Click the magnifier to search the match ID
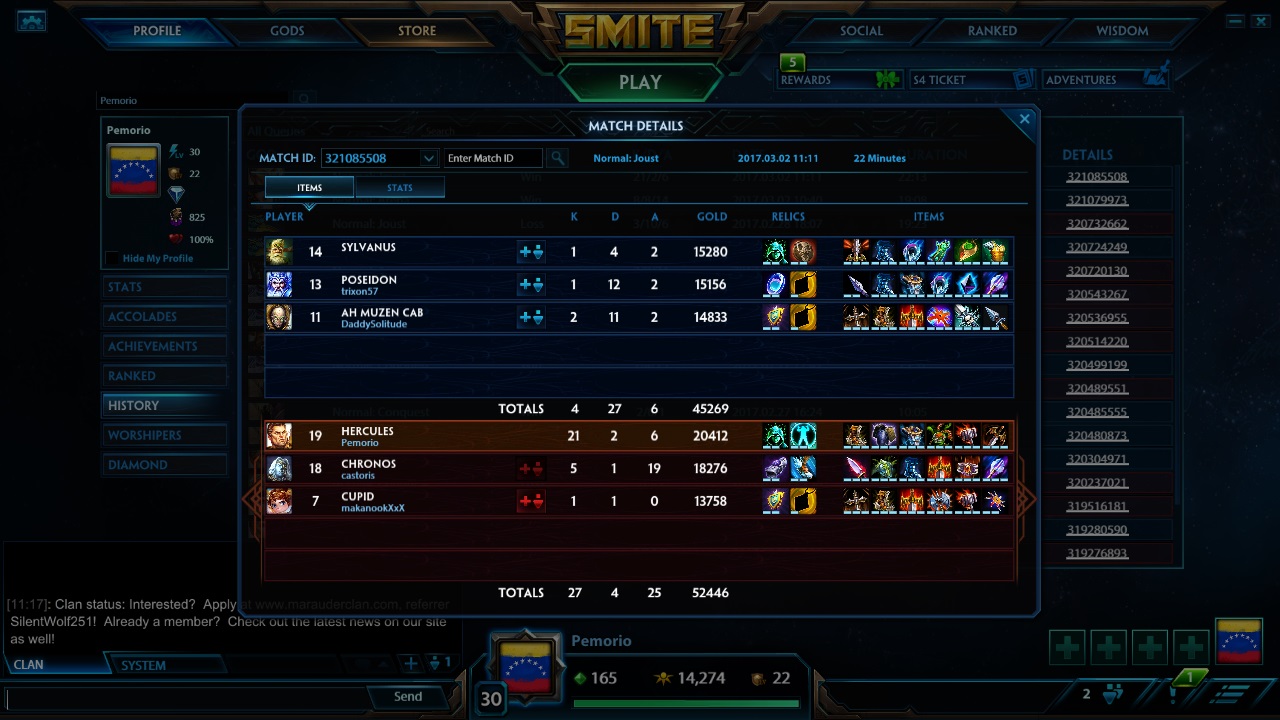This screenshot has height=720, width=1280. pyautogui.click(x=555, y=158)
